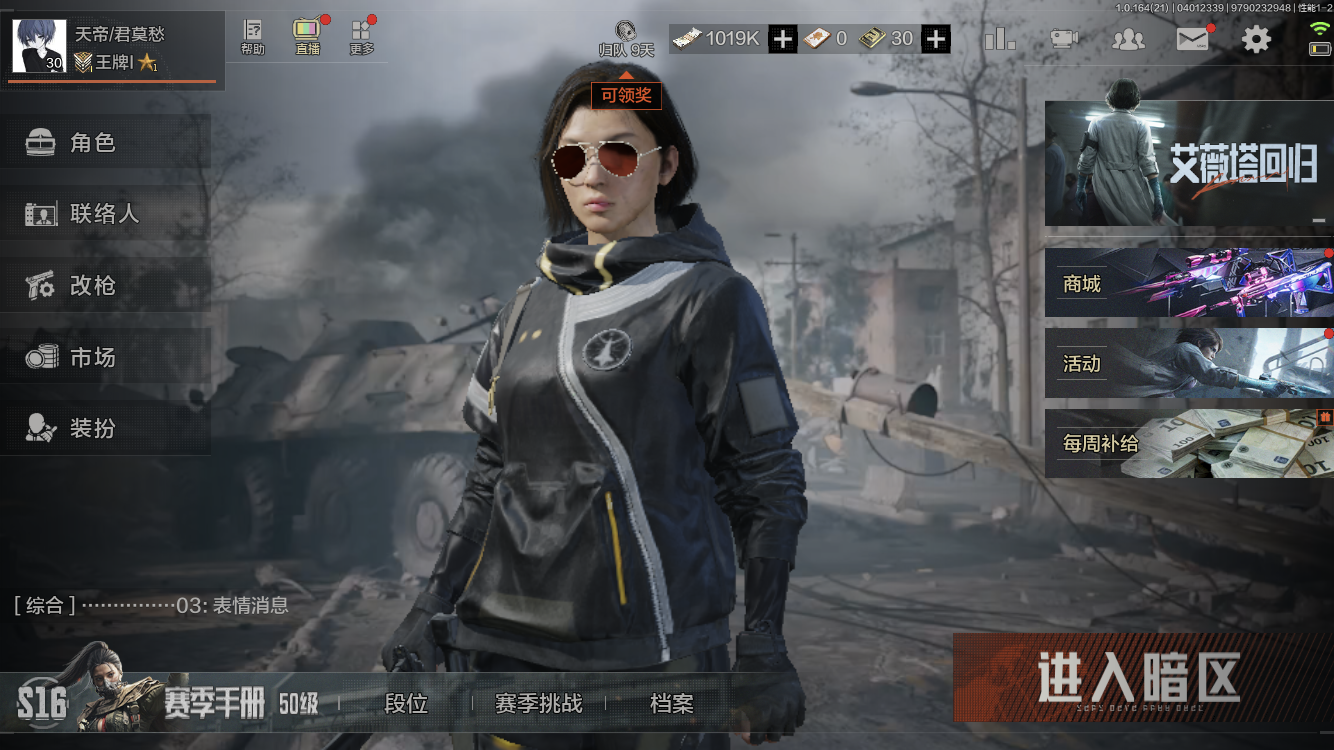The width and height of the screenshot is (1334, 750).
Task: Open the 赛季挑战 season challenge tab
Action: click(538, 704)
